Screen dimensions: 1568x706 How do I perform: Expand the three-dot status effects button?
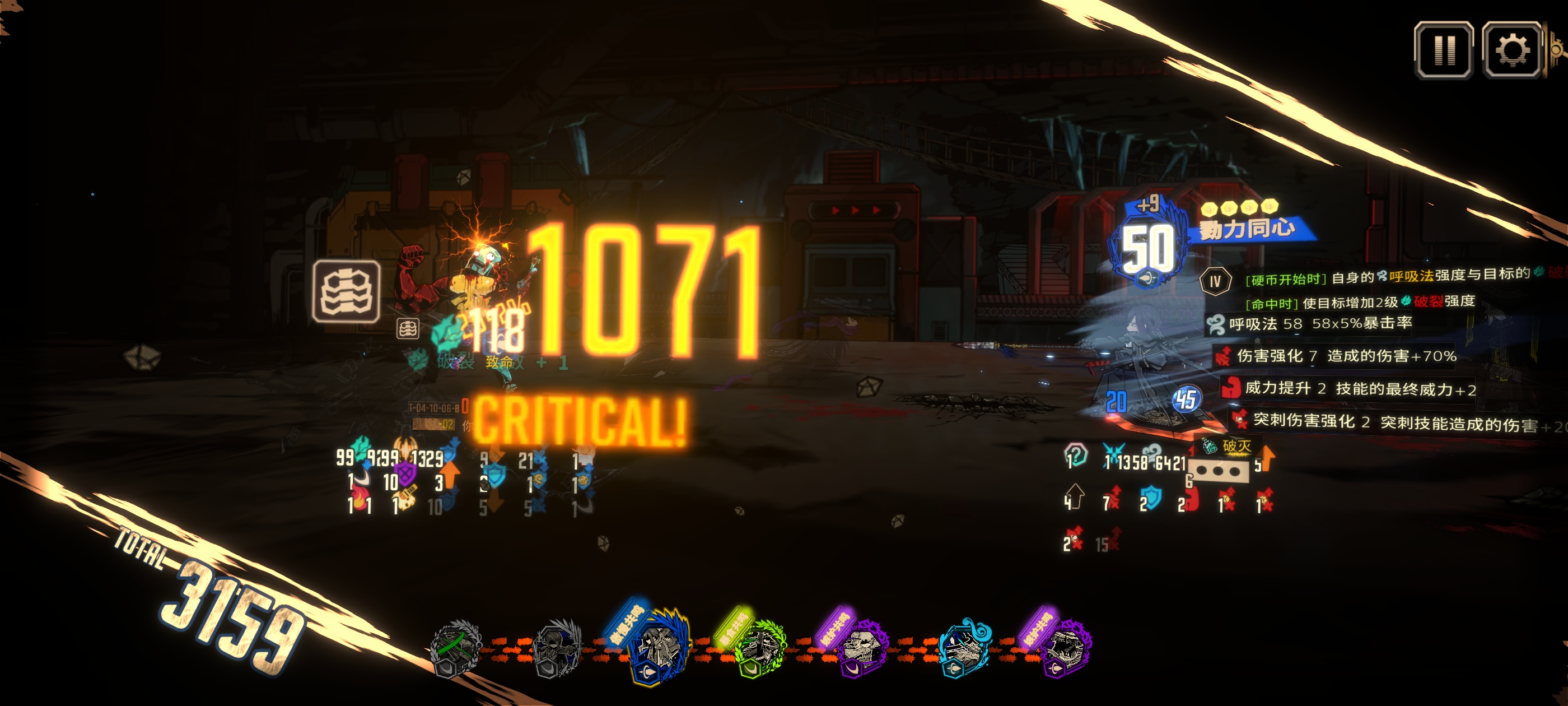pyautogui.click(x=1218, y=471)
